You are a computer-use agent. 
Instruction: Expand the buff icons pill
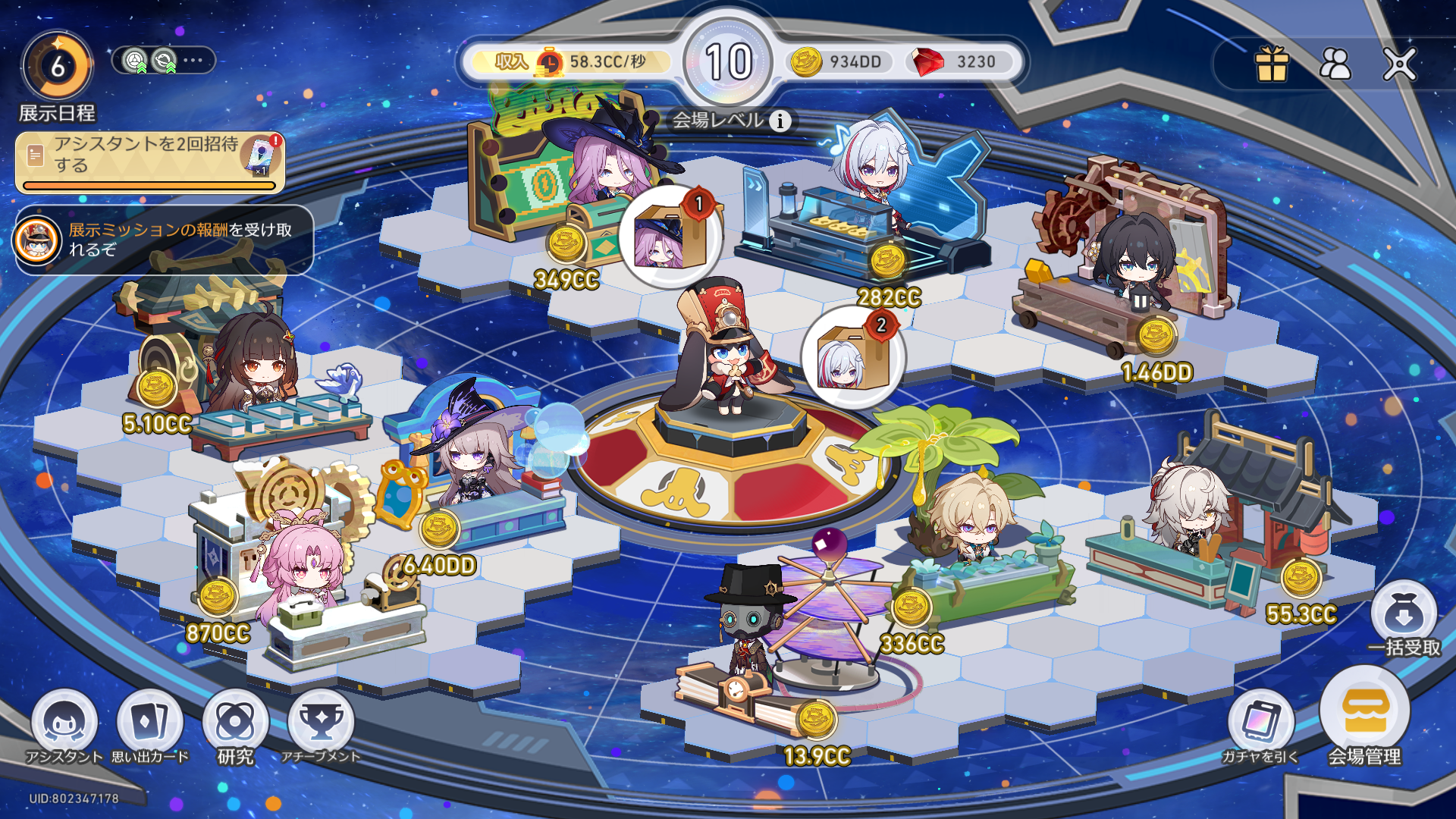pos(163,61)
